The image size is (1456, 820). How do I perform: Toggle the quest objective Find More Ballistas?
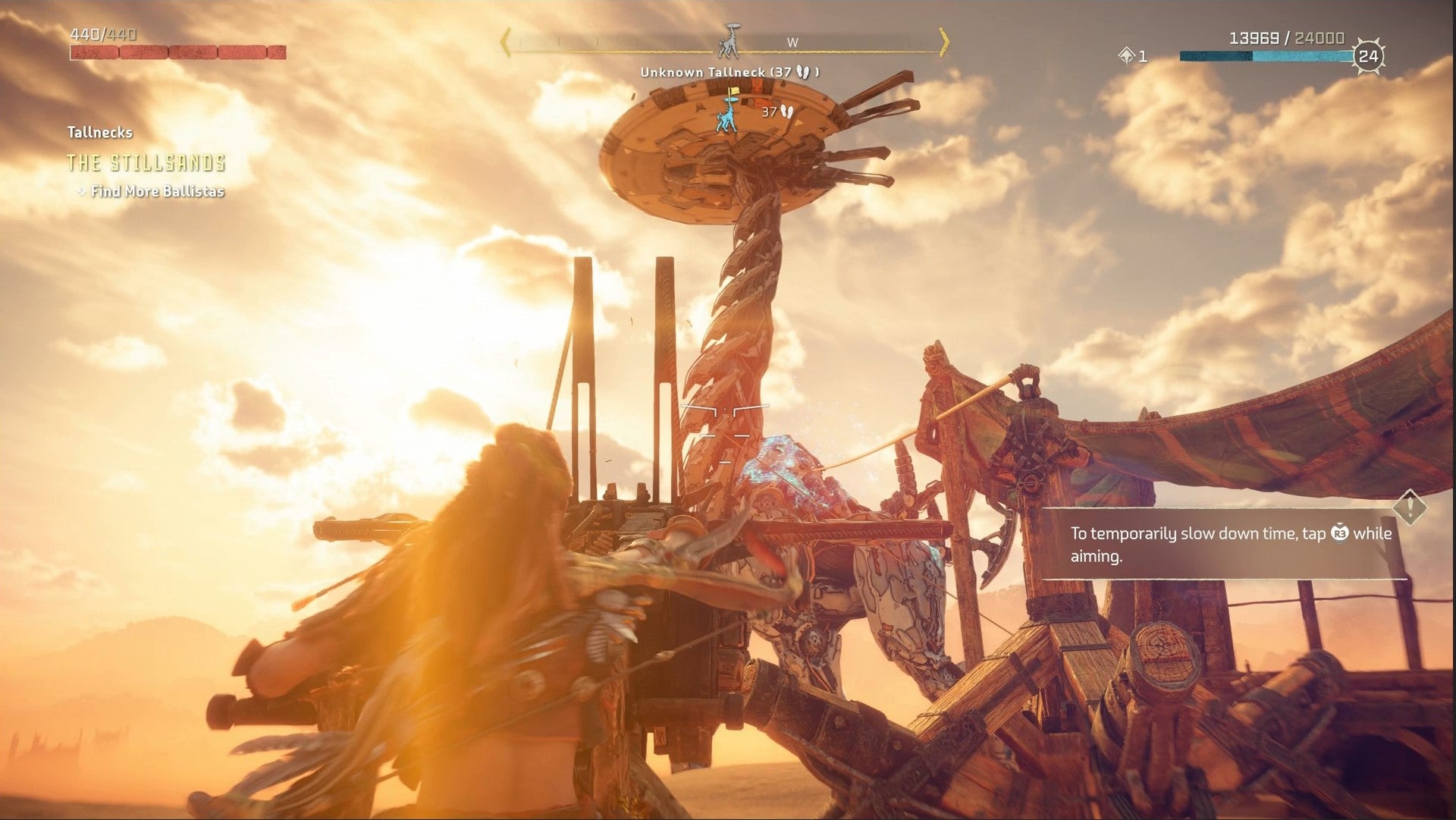pyautogui.click(x=158, y=192)
